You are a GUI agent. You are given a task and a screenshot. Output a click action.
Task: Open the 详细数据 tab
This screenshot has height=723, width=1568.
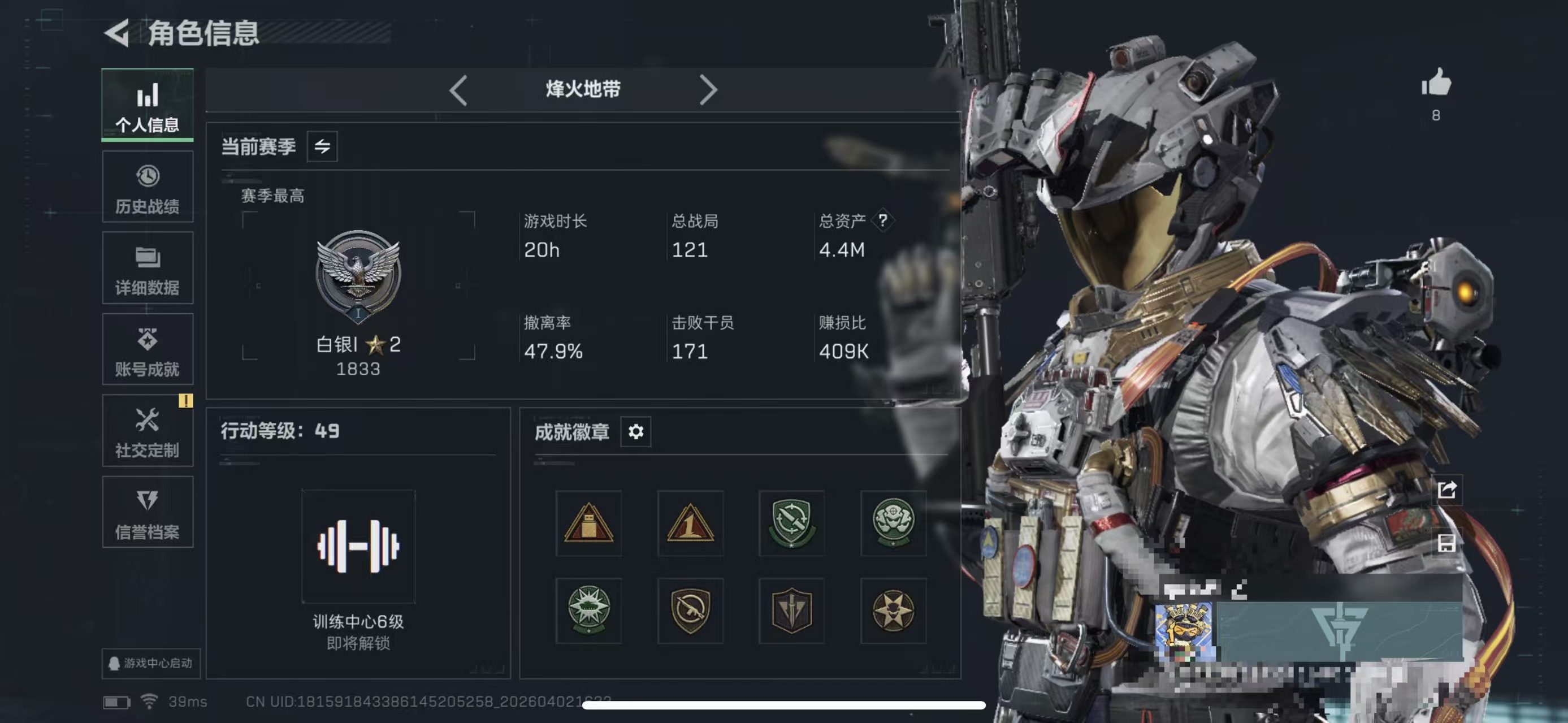148,269
